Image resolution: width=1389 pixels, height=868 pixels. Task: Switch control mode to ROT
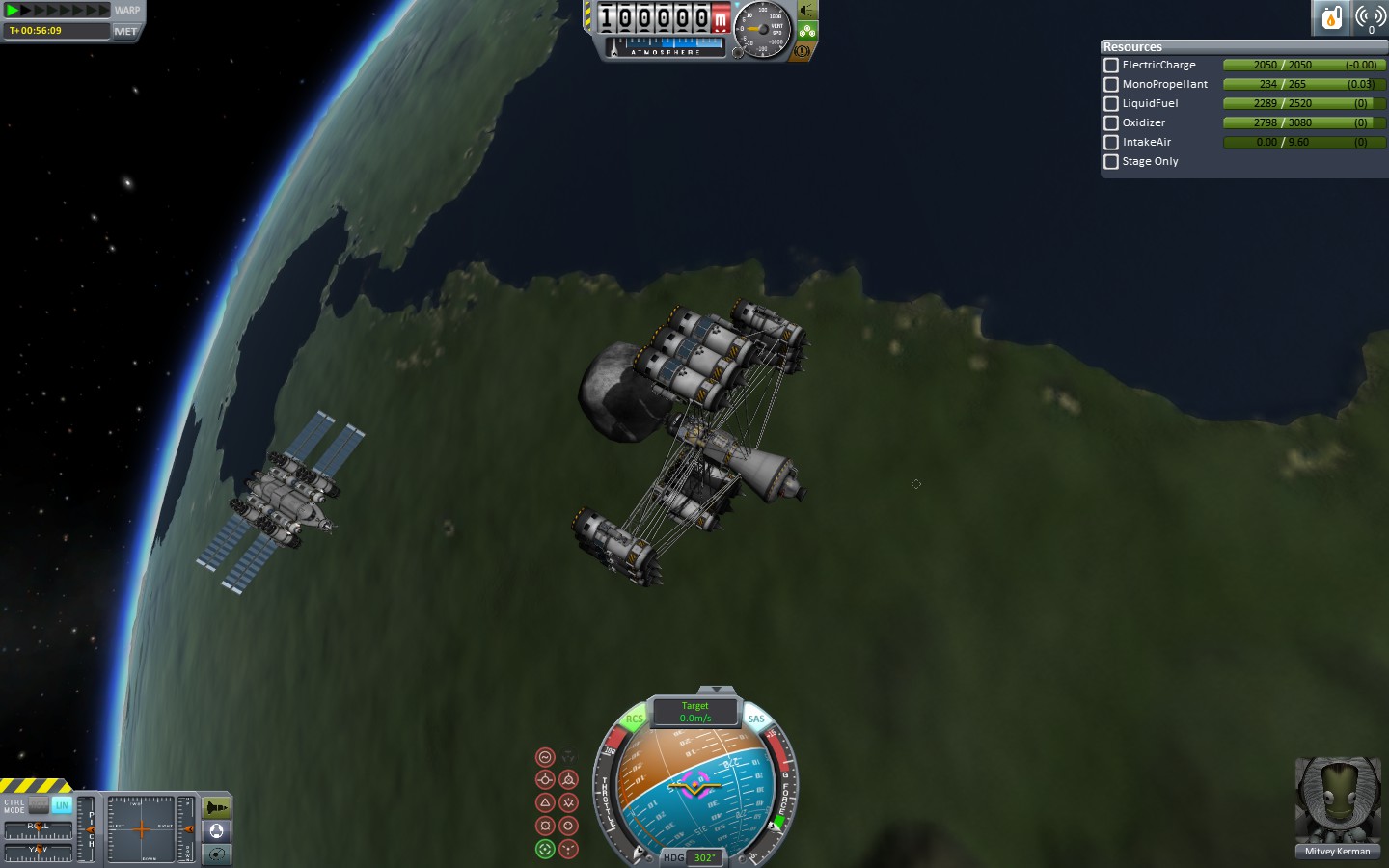pos(39,804)
